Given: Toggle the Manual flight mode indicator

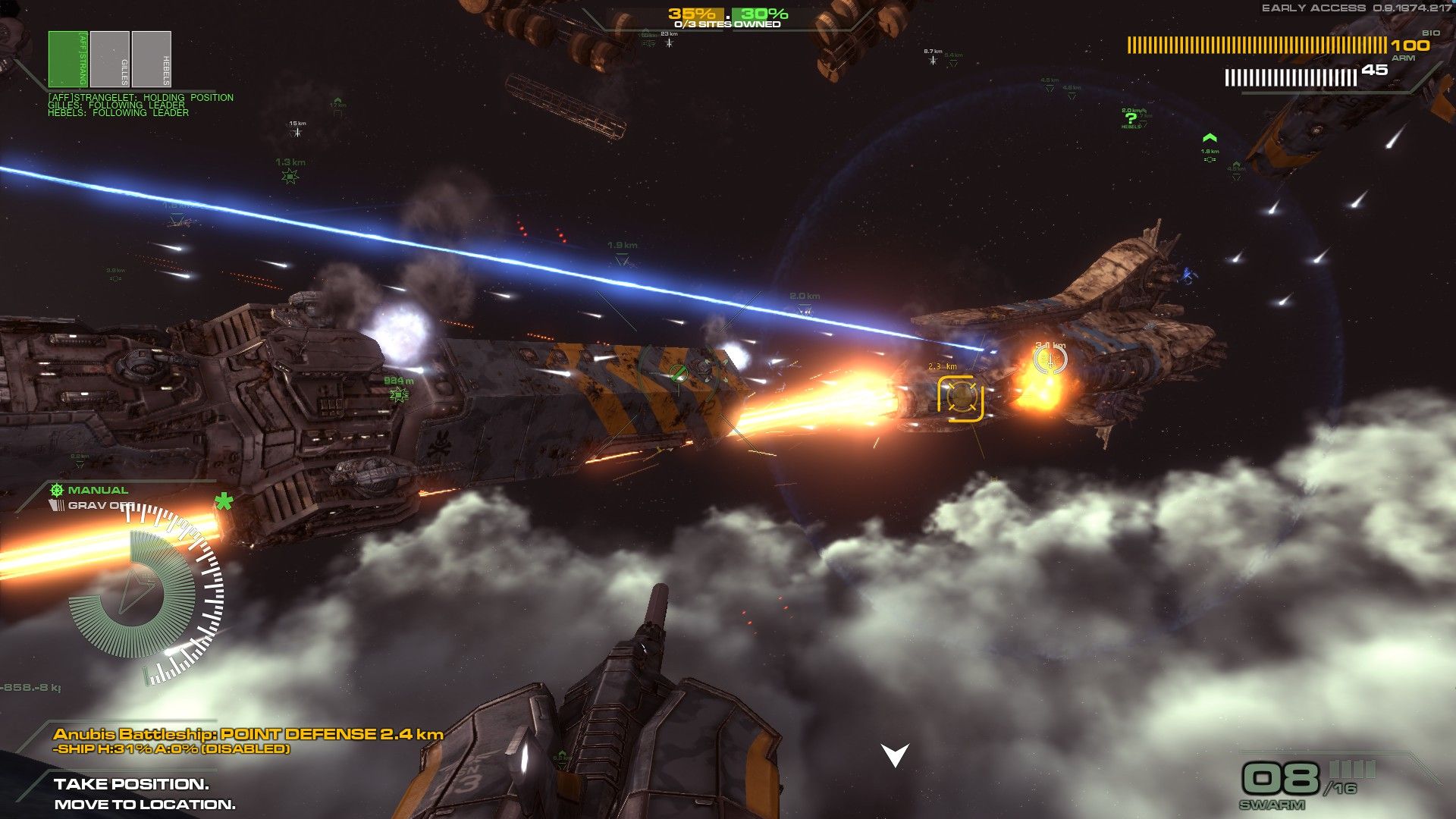Looking at the screenshot, I should coord(89,490).
